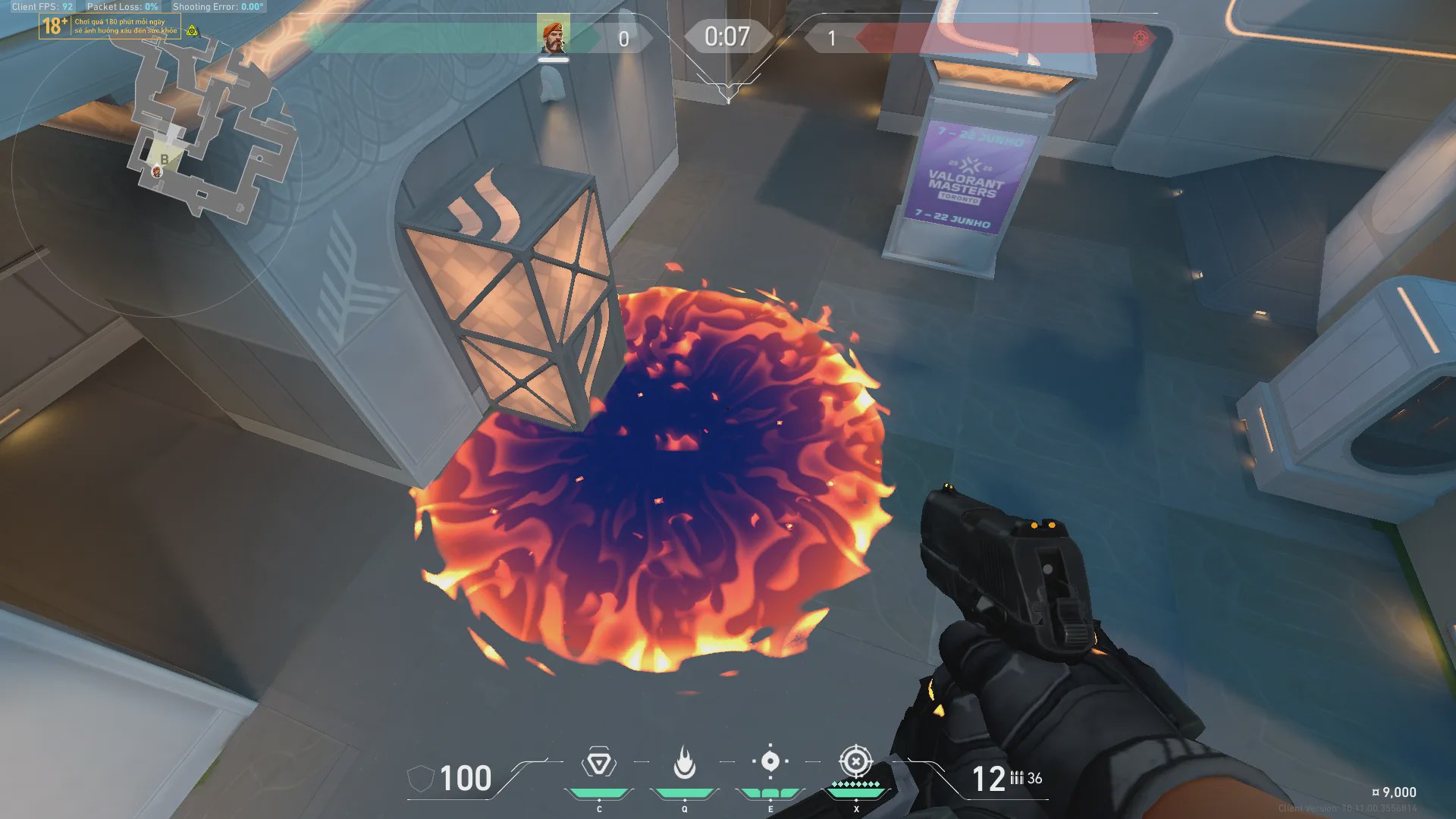Select the Brimstone player portrait

point(553,36)
